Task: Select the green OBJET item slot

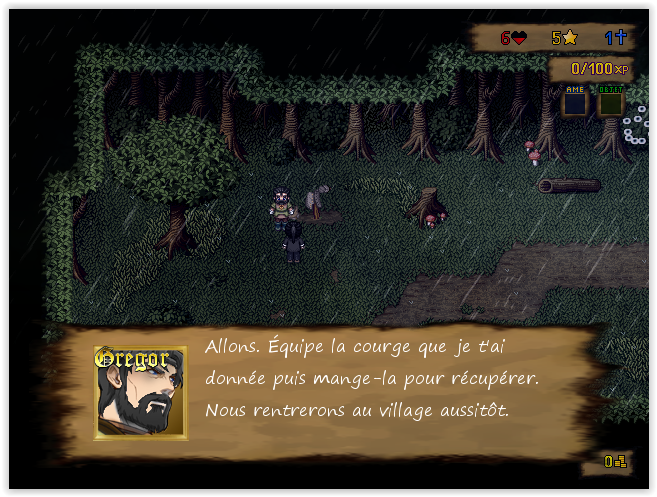Action: click(610, 103)
